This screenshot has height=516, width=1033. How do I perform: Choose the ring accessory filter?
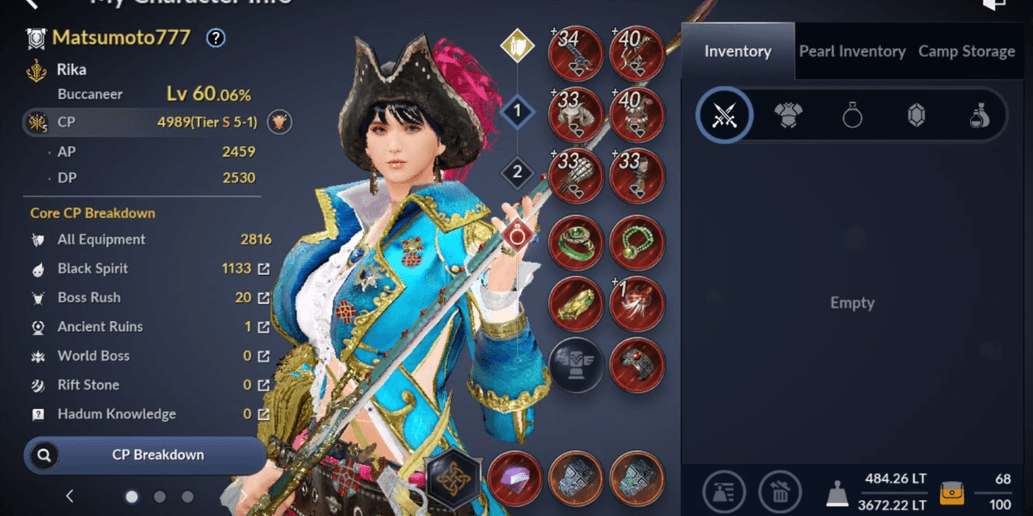[852, 116]
